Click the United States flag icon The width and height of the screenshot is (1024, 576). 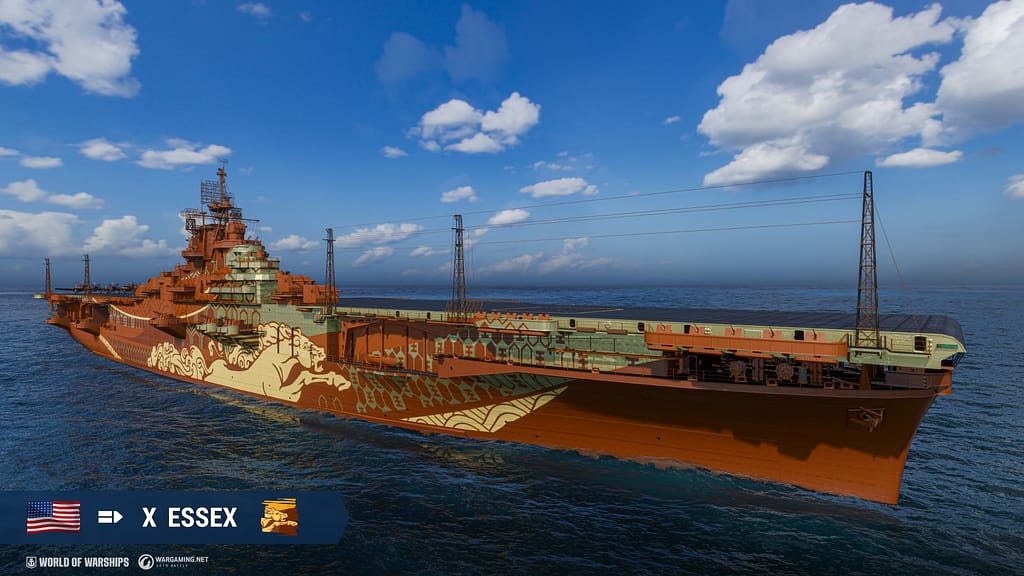pyautogui.click(x=53, y=517)
